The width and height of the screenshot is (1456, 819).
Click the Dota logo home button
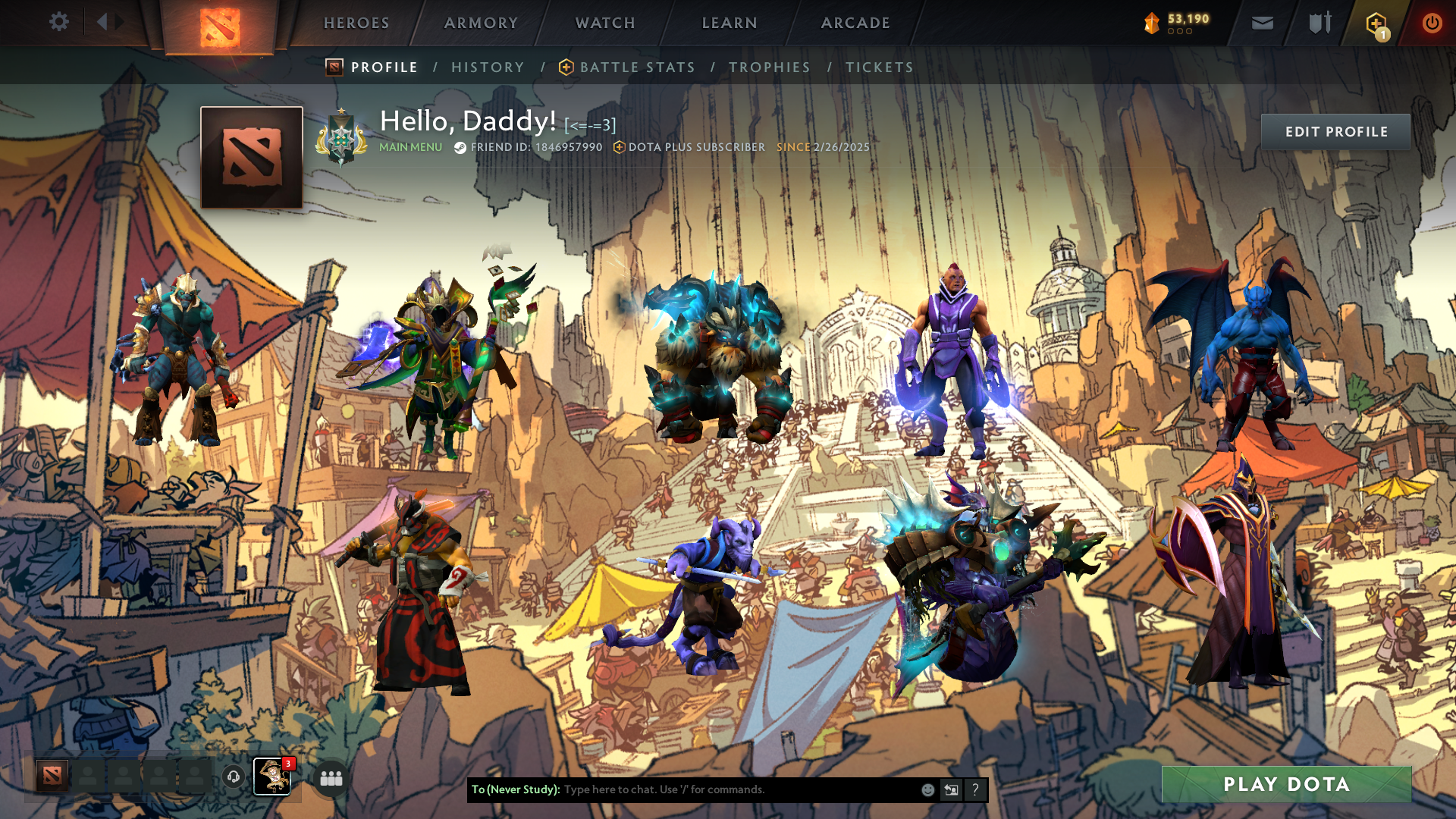pyautogui.click(x=219, y=27)
